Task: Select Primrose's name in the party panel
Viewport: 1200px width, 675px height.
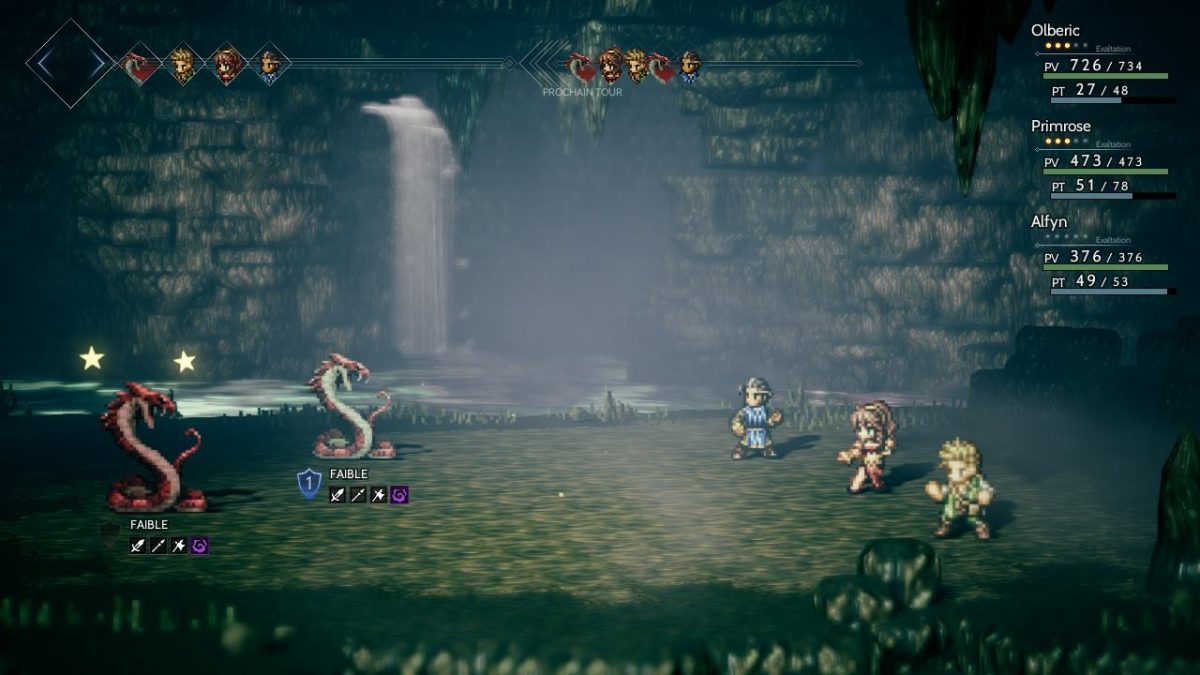Action: click(1060, 126)
